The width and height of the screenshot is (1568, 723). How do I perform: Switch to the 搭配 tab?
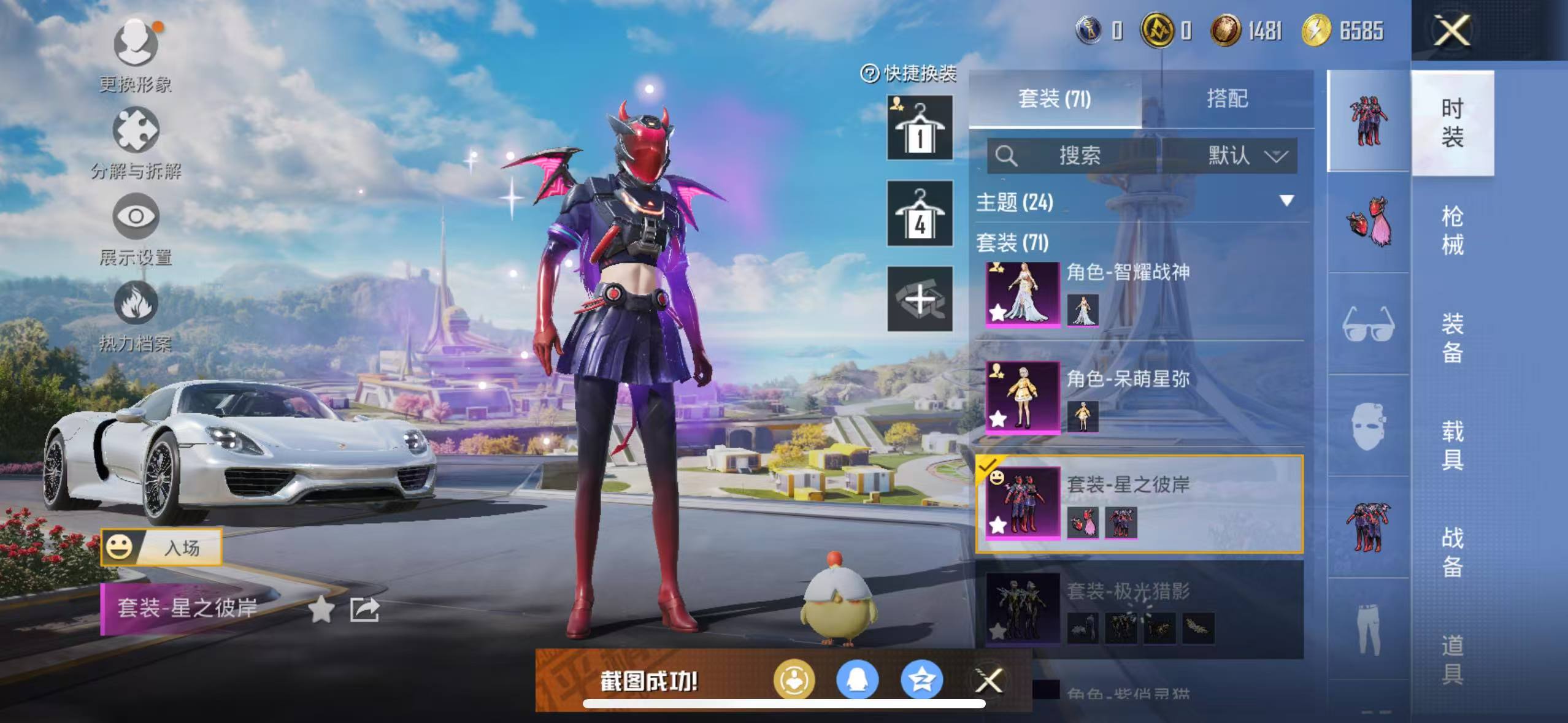[1227, 99]
